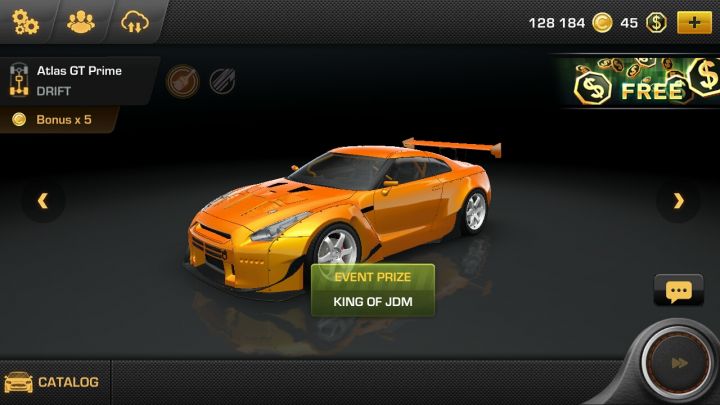This screenshot has width=720, height=405.
Task: Open the settings gears menu
Action: pyautogui.click(x=26, y=21)
